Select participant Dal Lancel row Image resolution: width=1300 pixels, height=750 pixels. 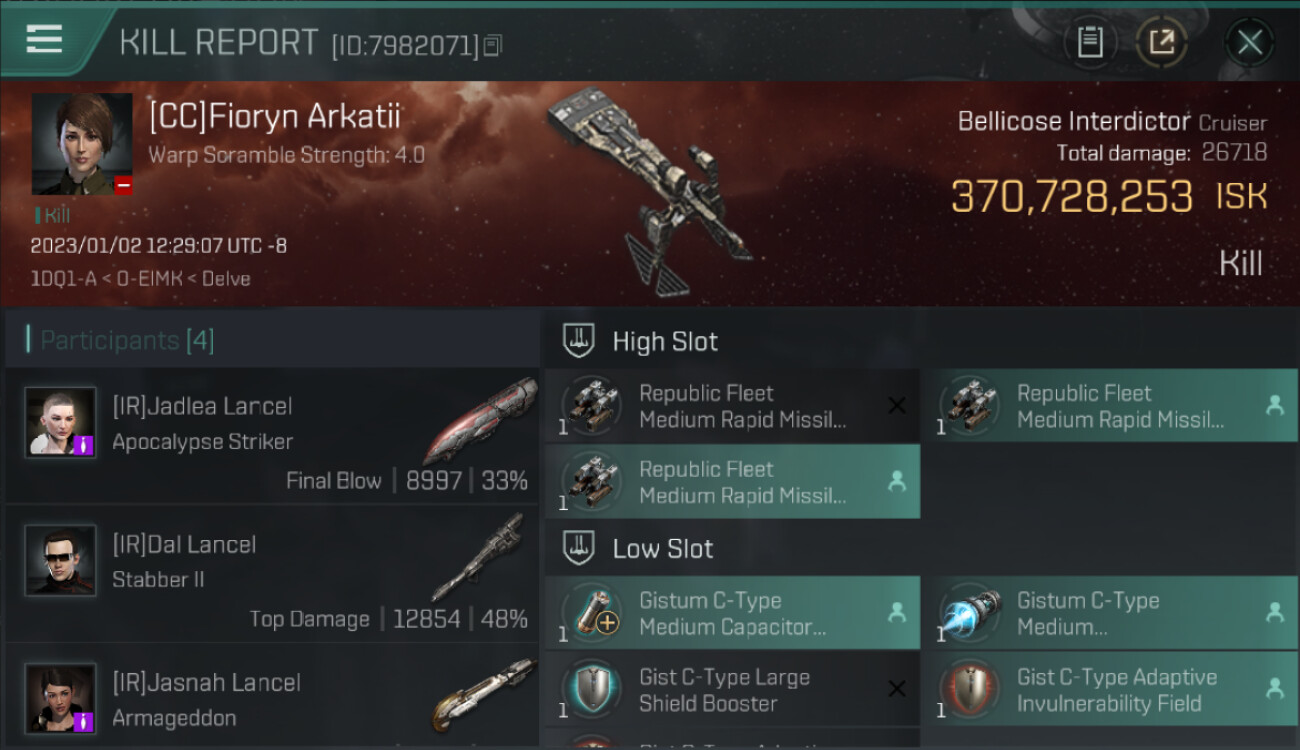272,574
